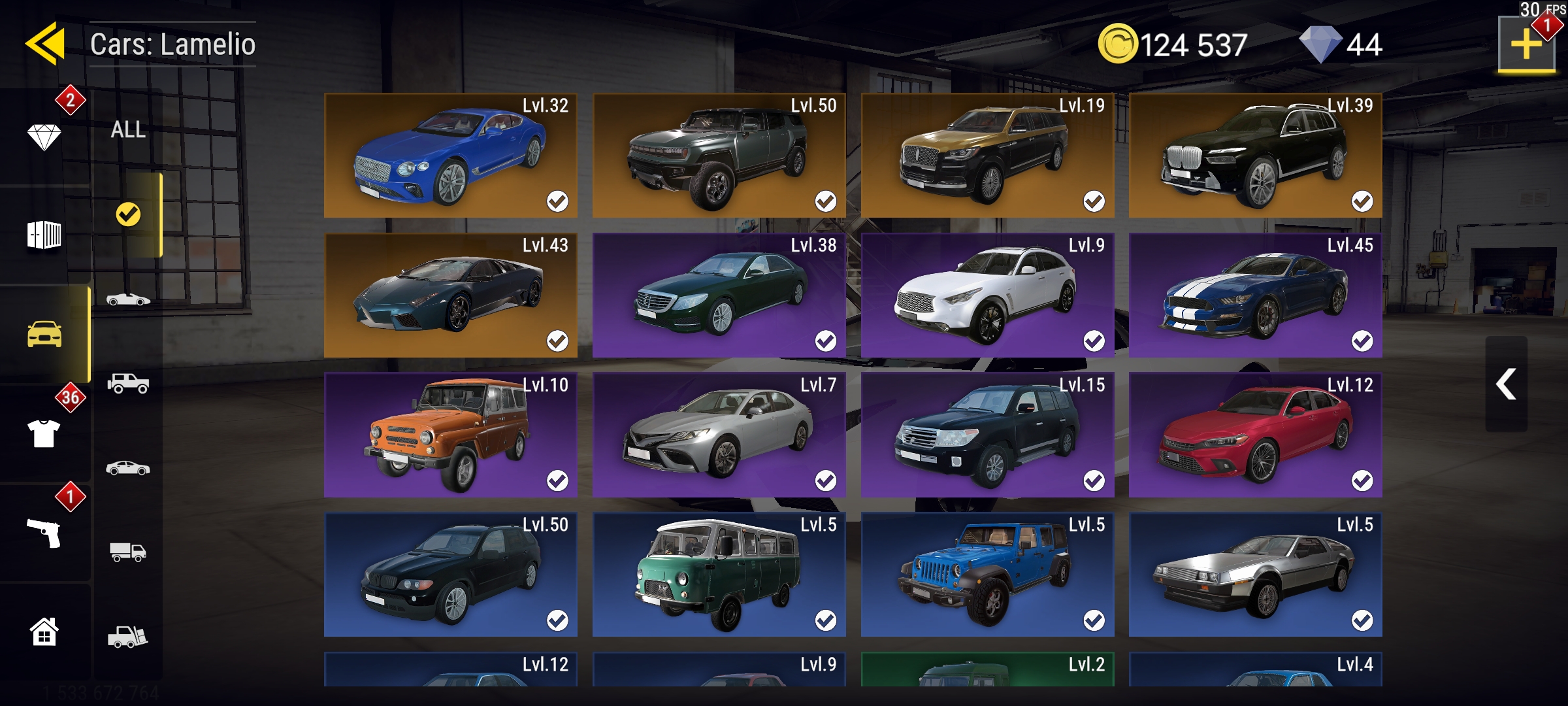Image resolution: width=1568 pixels, height=706 pixels.
Task: Open the weapons pistol category
Action: click(x=44, y=533)
